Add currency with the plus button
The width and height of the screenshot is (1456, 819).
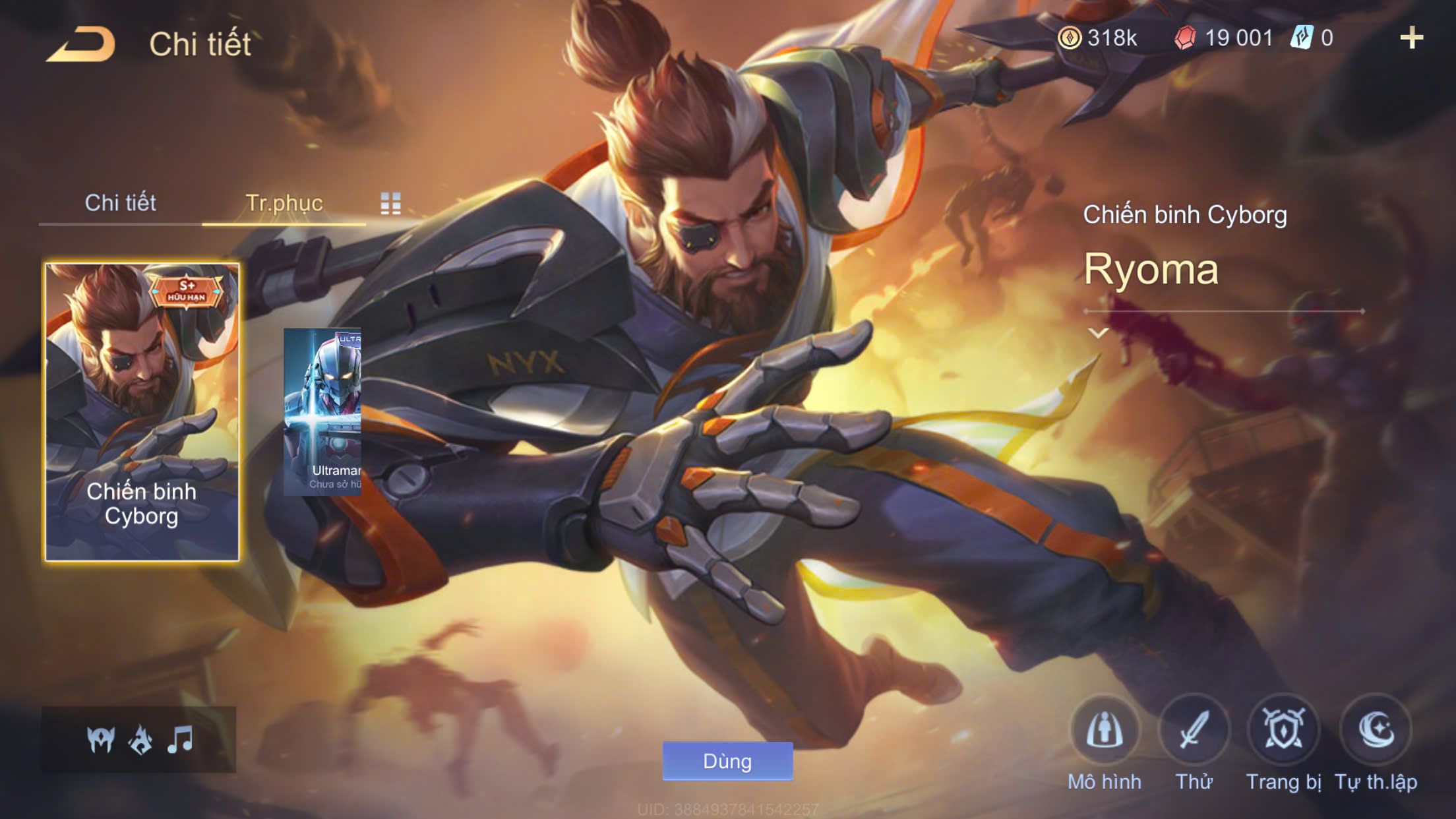pos(1411,38)
